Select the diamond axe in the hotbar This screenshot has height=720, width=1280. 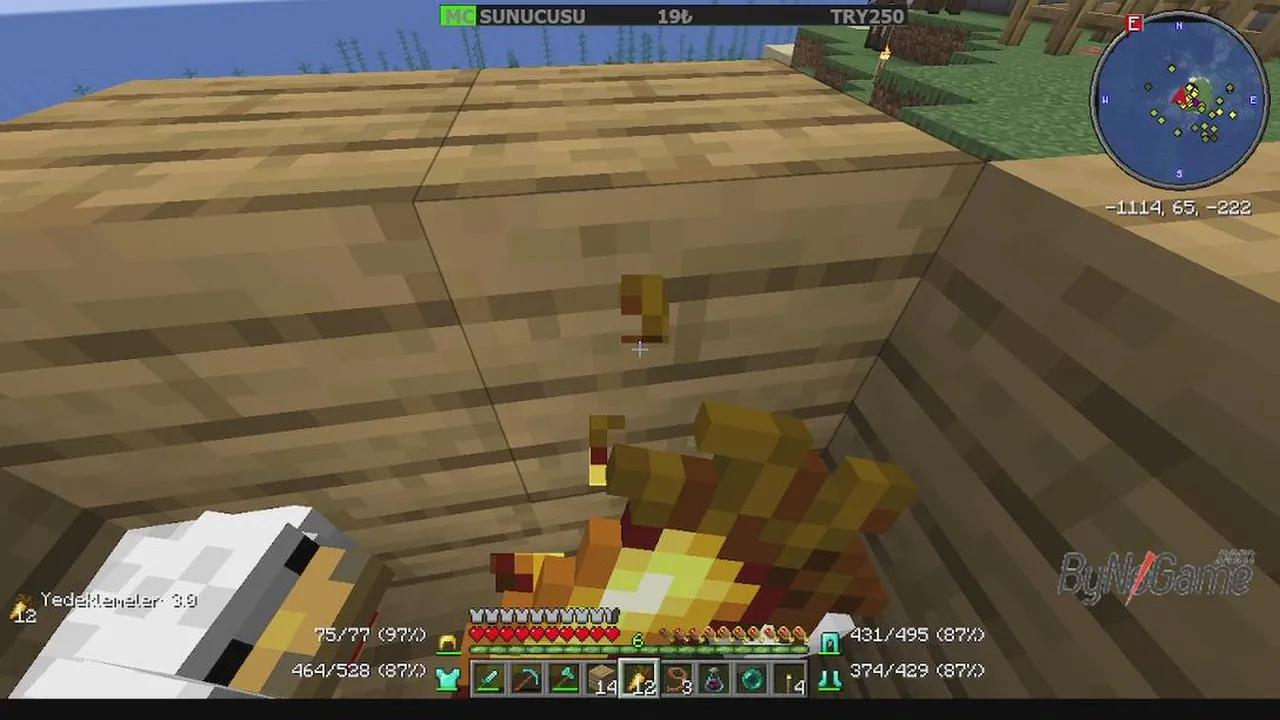point(563,678)
